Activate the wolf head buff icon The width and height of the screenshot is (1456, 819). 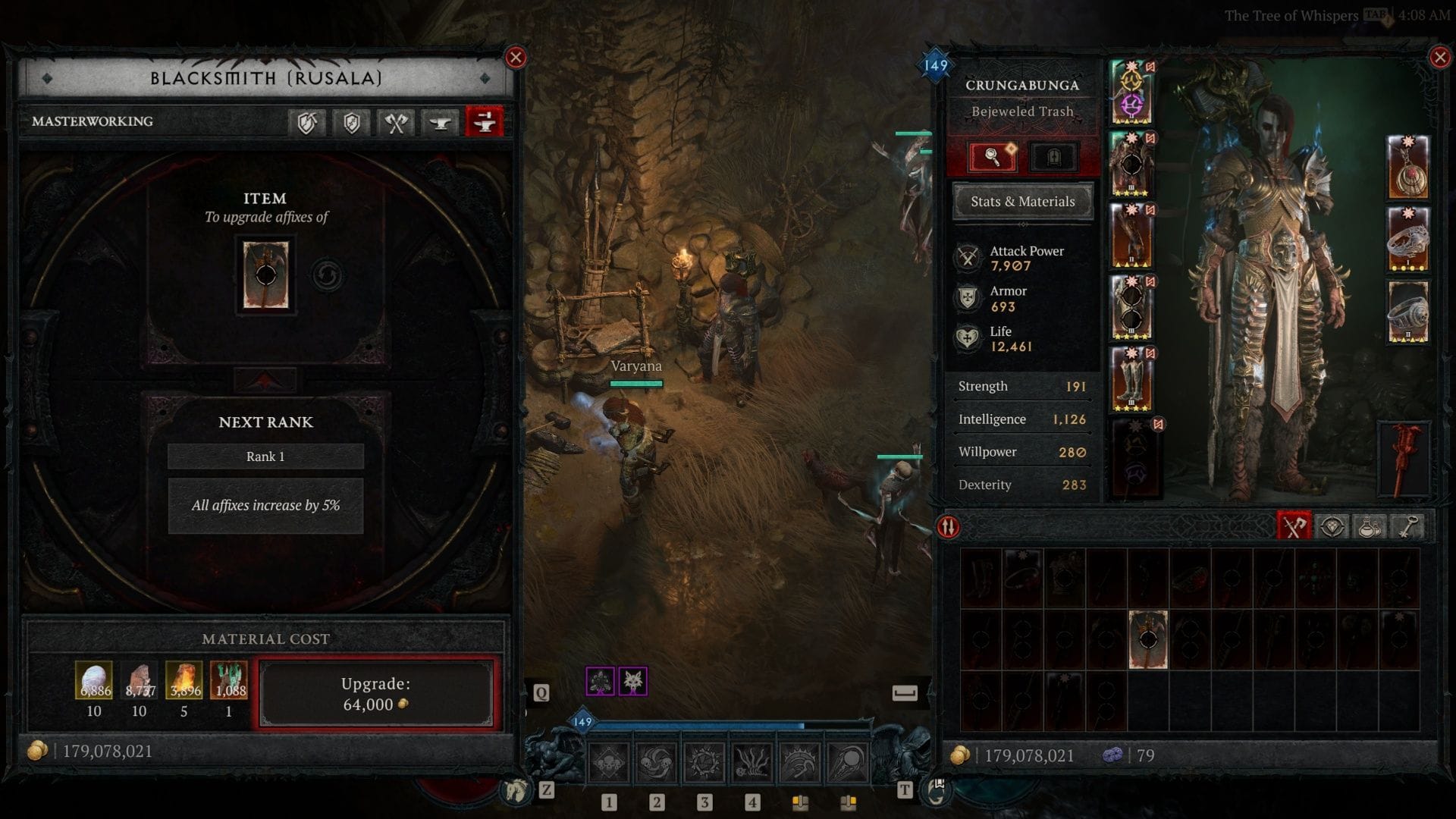point(632,681)
